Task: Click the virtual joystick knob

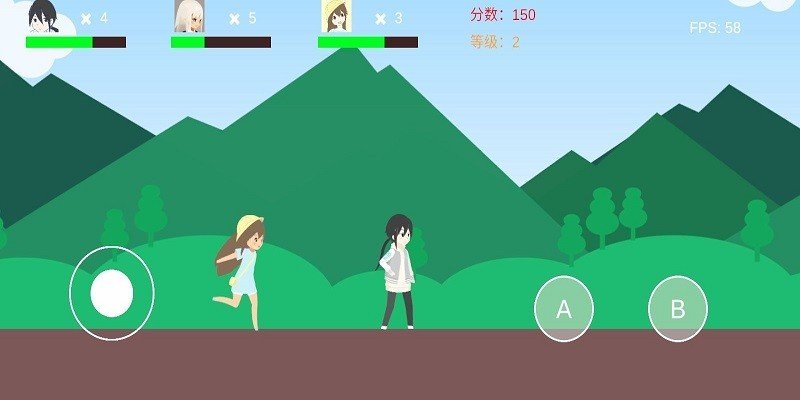Action: click(x=112, y=293)
